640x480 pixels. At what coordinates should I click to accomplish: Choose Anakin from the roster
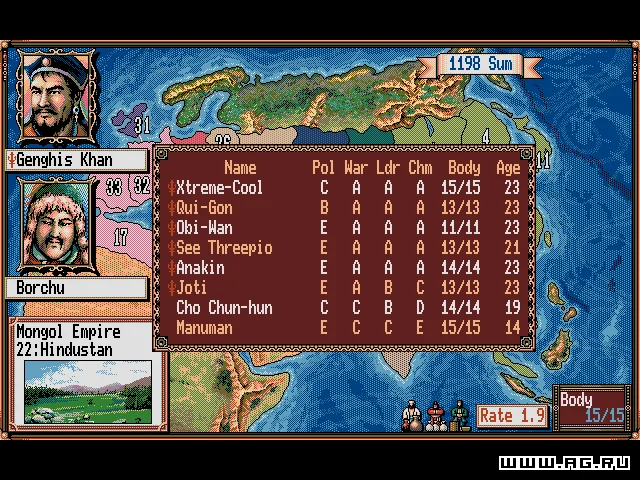200,268
